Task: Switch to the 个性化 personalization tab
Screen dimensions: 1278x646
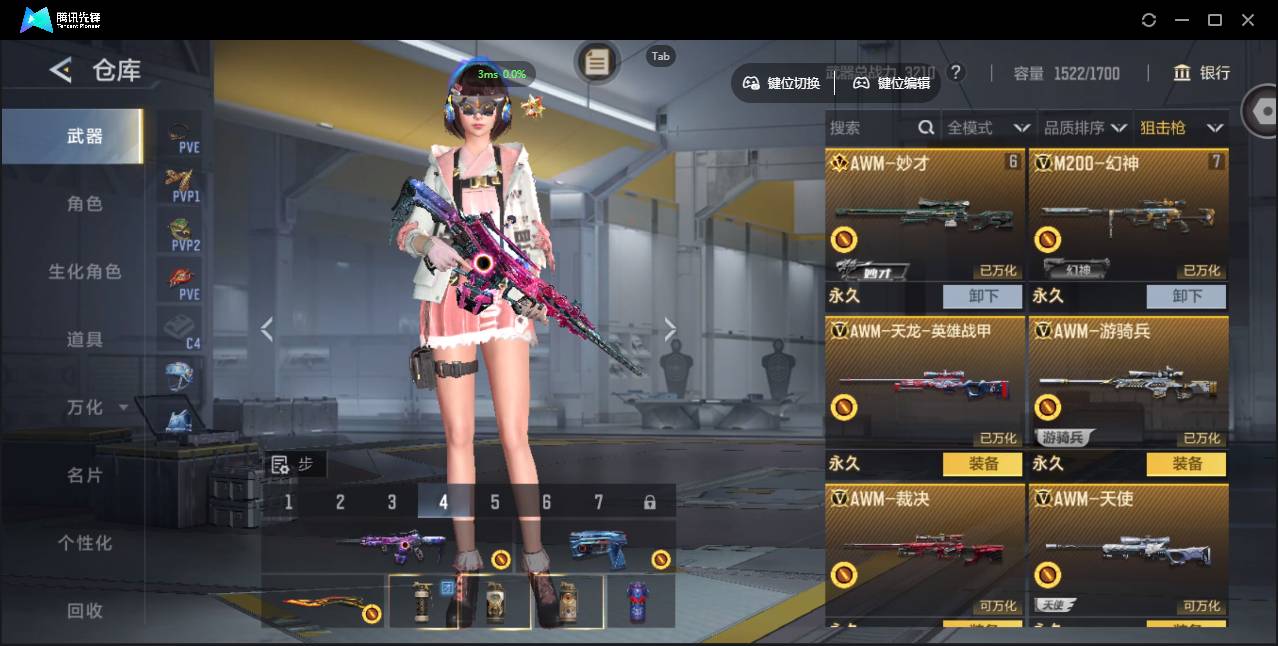Action: click(x=85, y=543)
